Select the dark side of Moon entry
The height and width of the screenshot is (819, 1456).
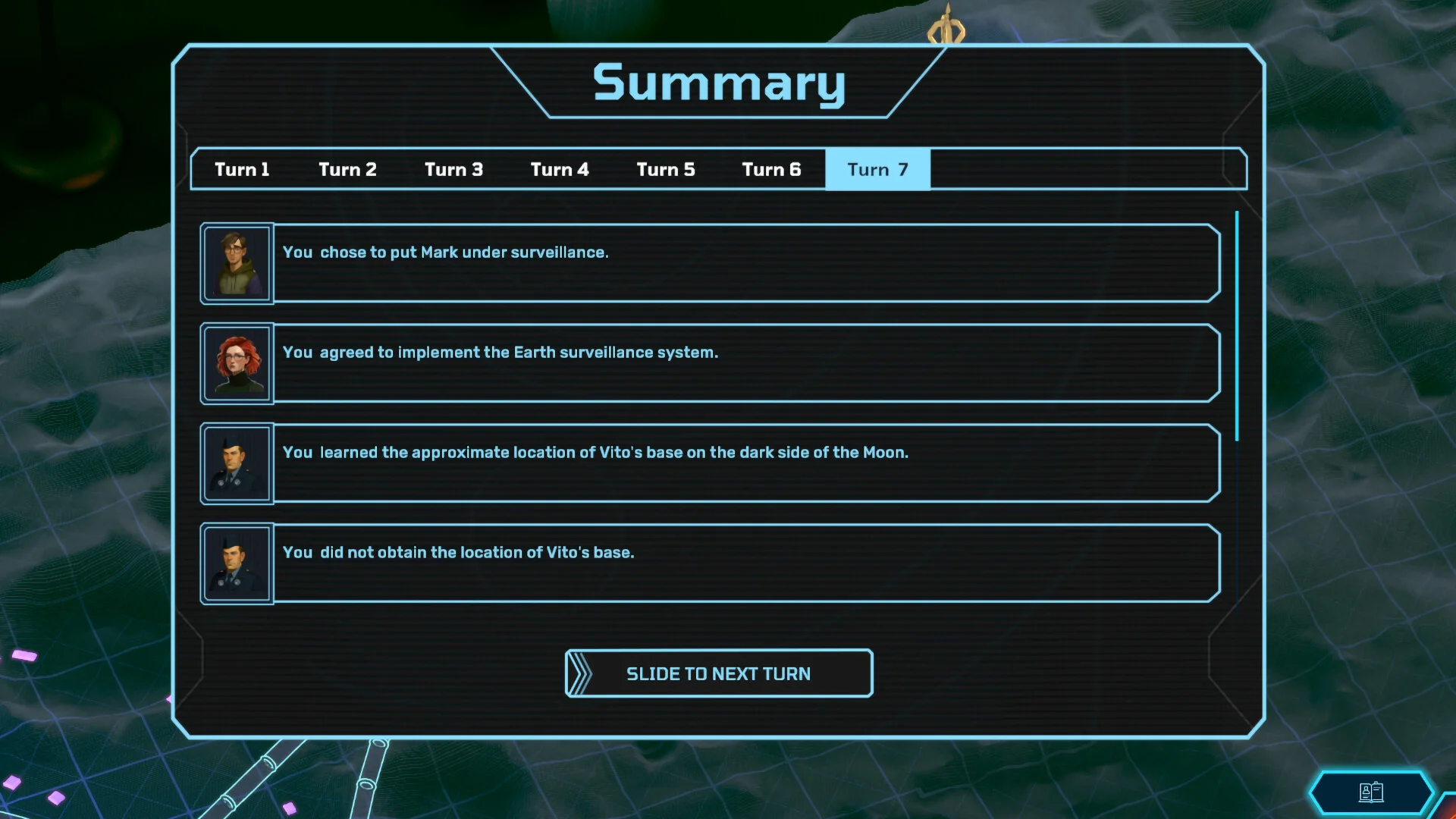[x=746, y=463]
